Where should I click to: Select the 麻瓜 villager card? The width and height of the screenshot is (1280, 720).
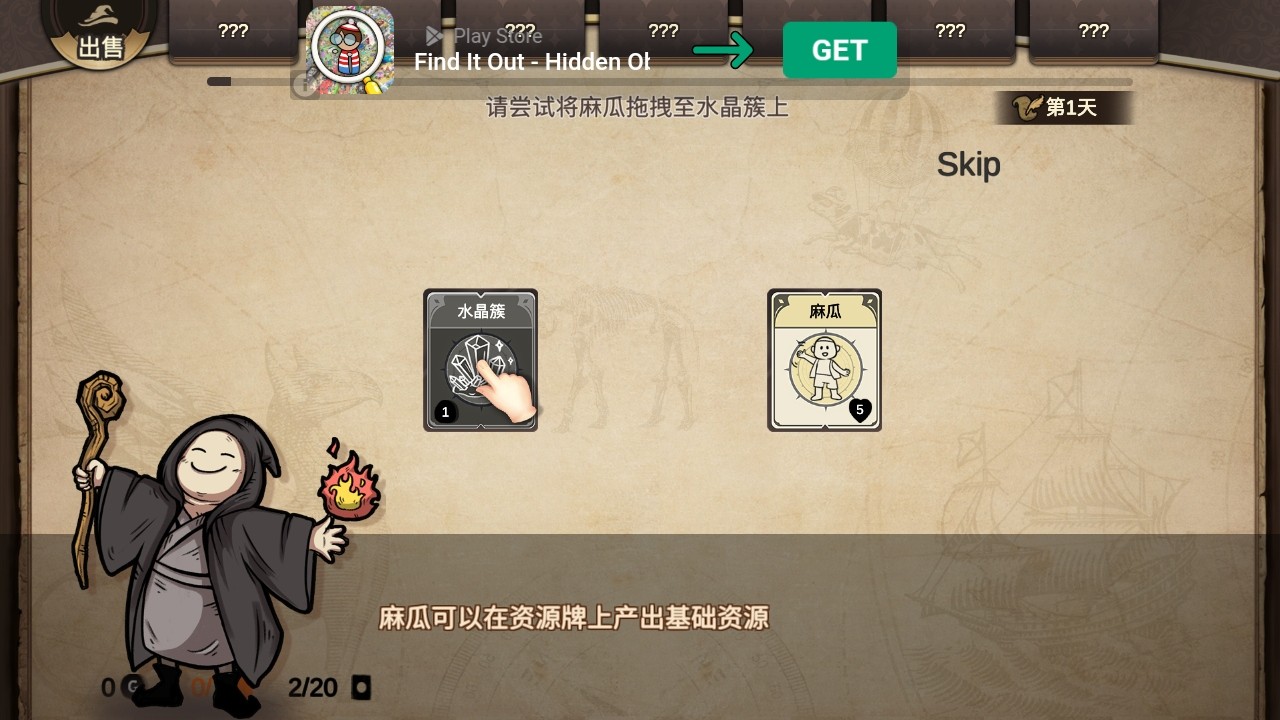(x=824, y=360)
